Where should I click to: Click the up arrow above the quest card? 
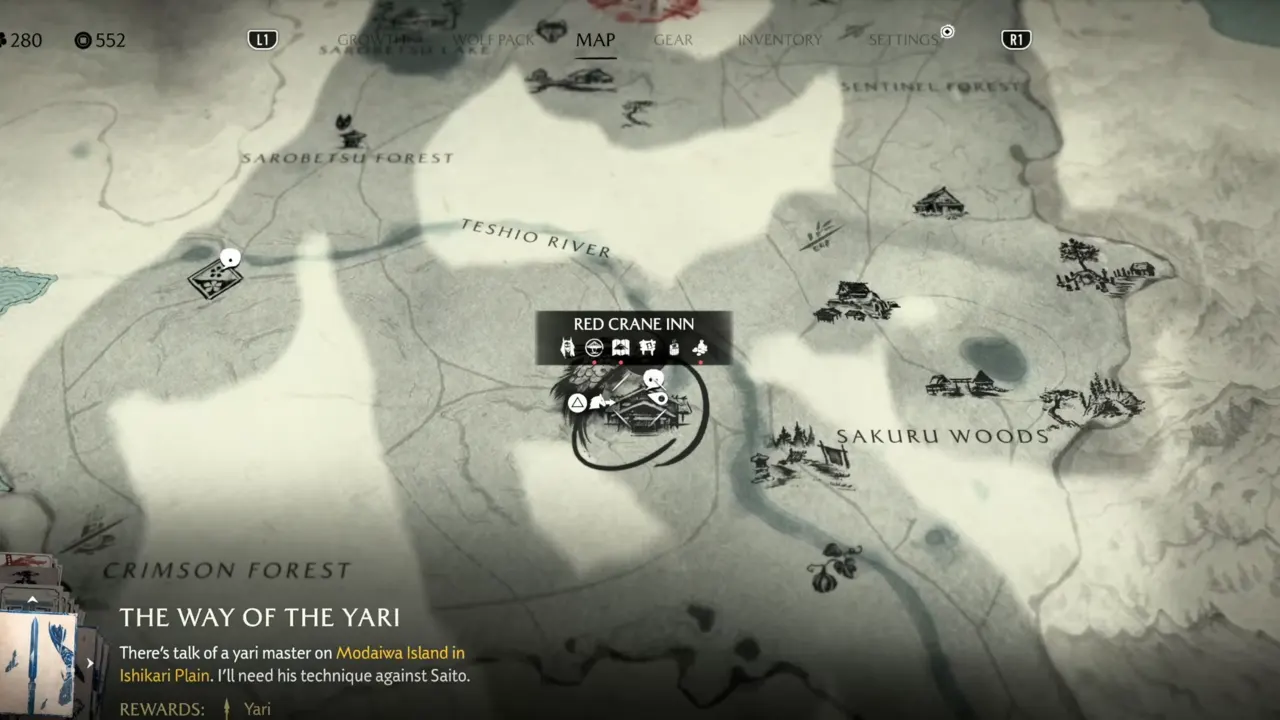pyautogui.click(x=32, y=600)
